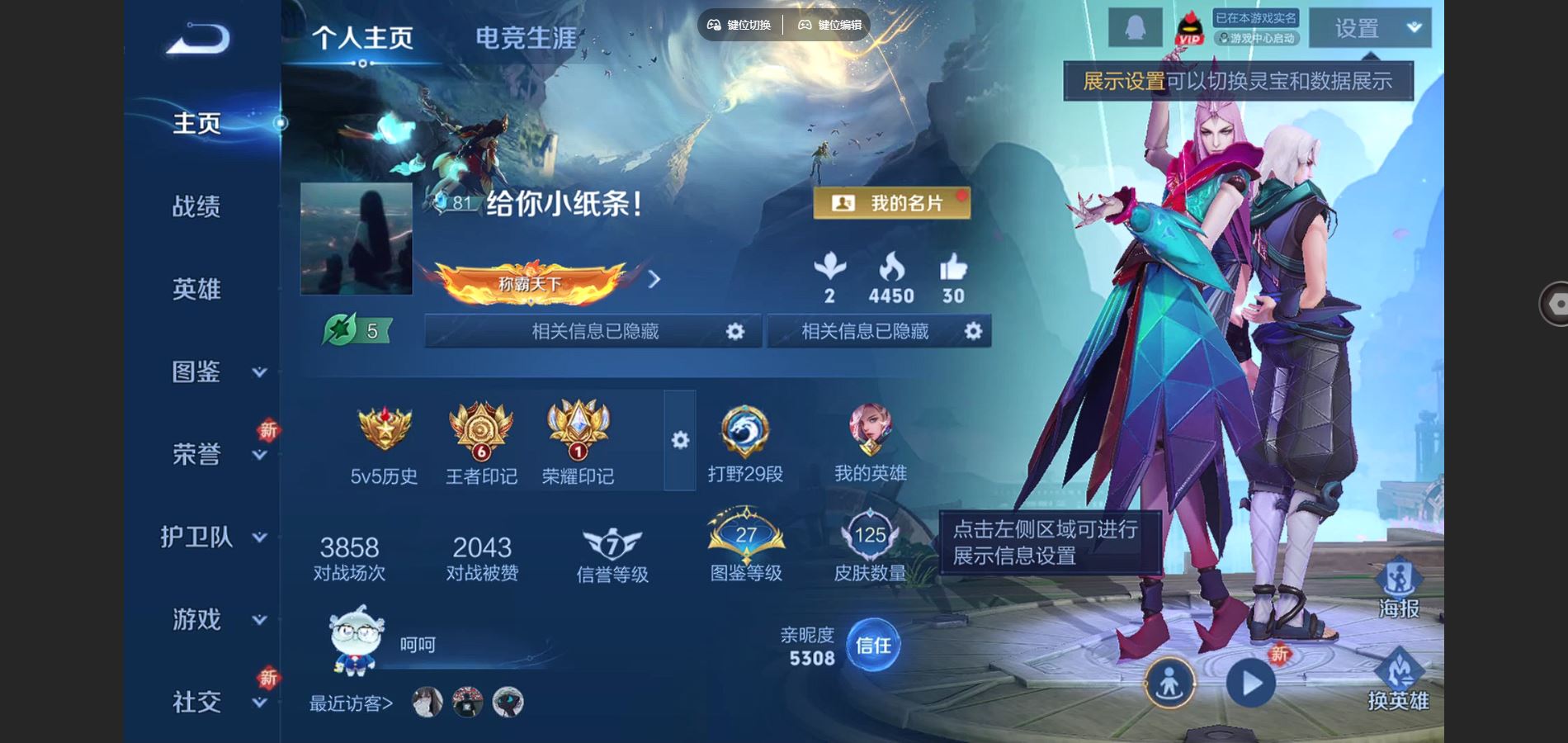Viewport: 1568px width, 743px height.
Task: Tap the 信任 intimacy button
Action: pyautogui.click(x=873, y=645)
